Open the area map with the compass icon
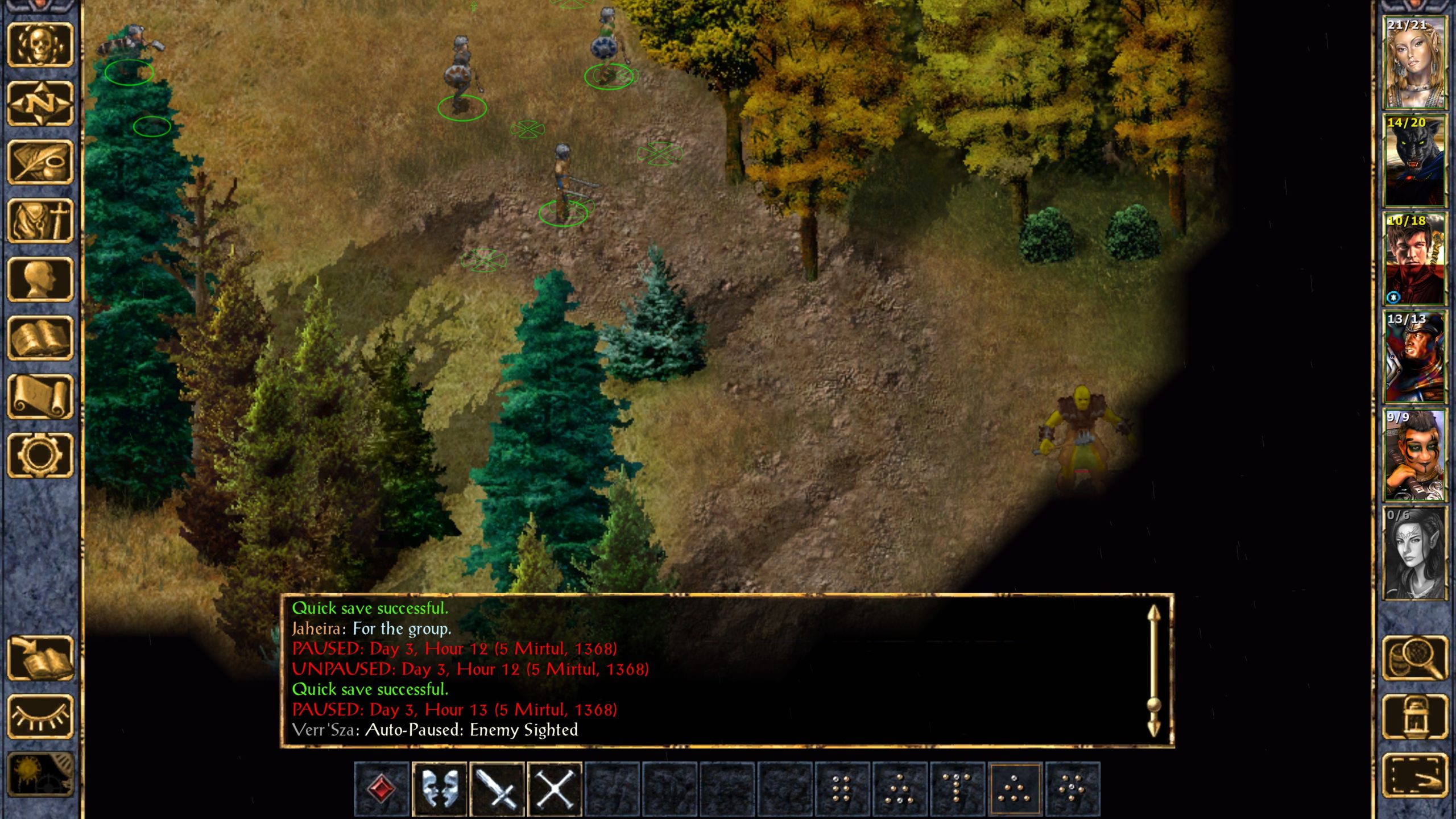The height and width of the screenshot is (819, 1456). pyautogui.click(x=40, y=104)
